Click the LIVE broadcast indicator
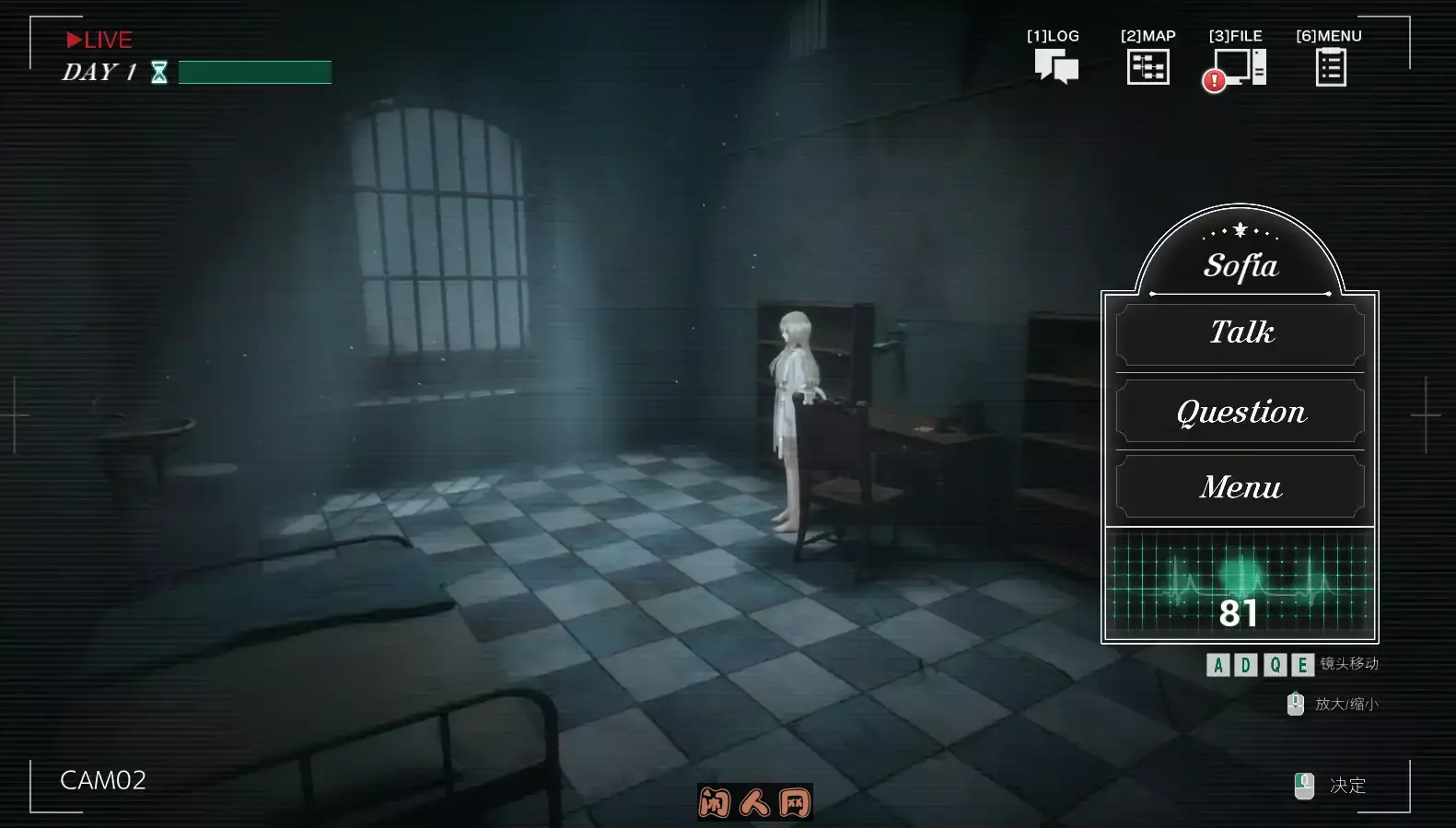1456x828 pixels. [x=99, y=40]
